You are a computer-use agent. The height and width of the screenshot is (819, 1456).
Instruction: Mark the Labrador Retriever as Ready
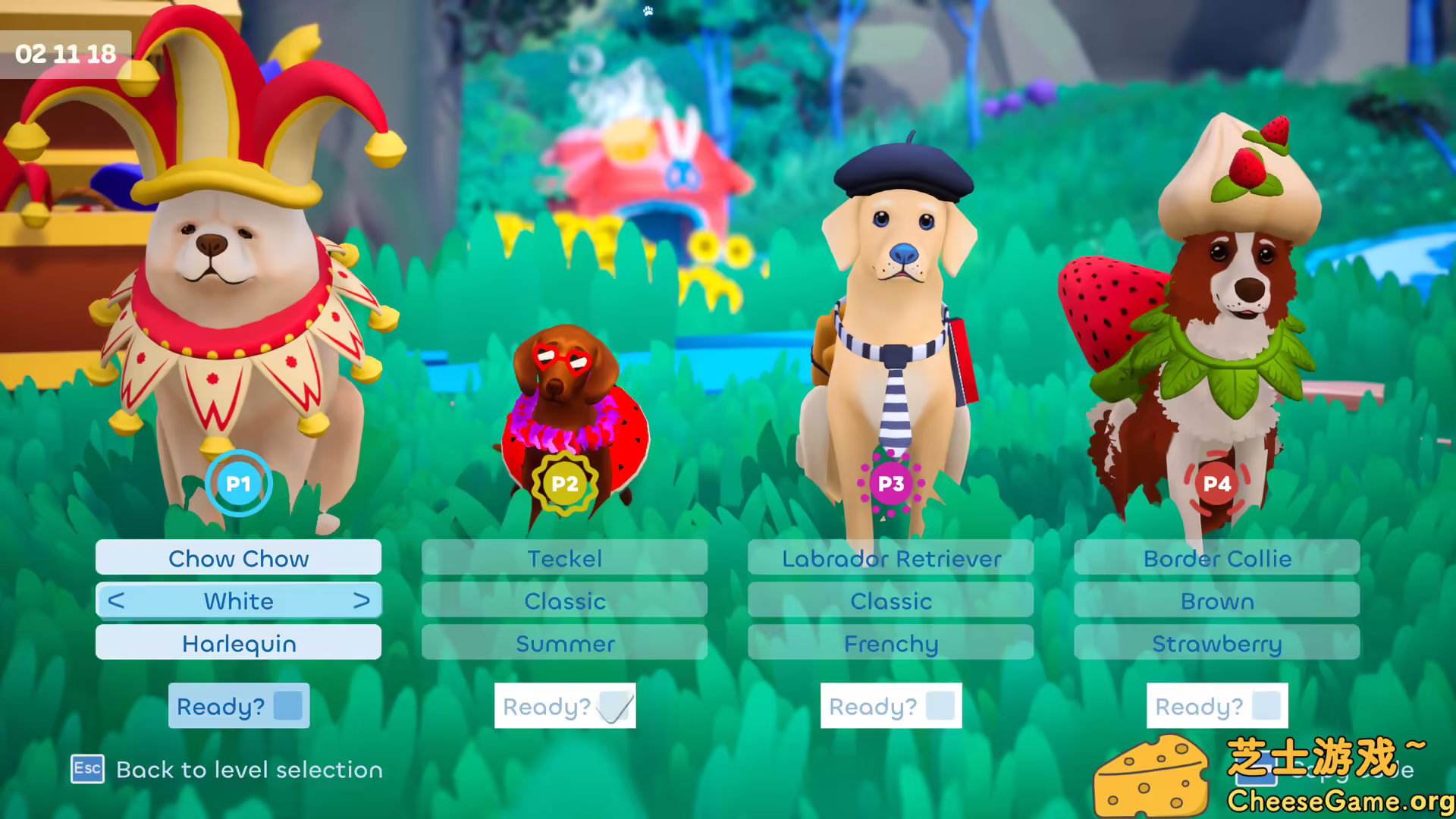940,706
